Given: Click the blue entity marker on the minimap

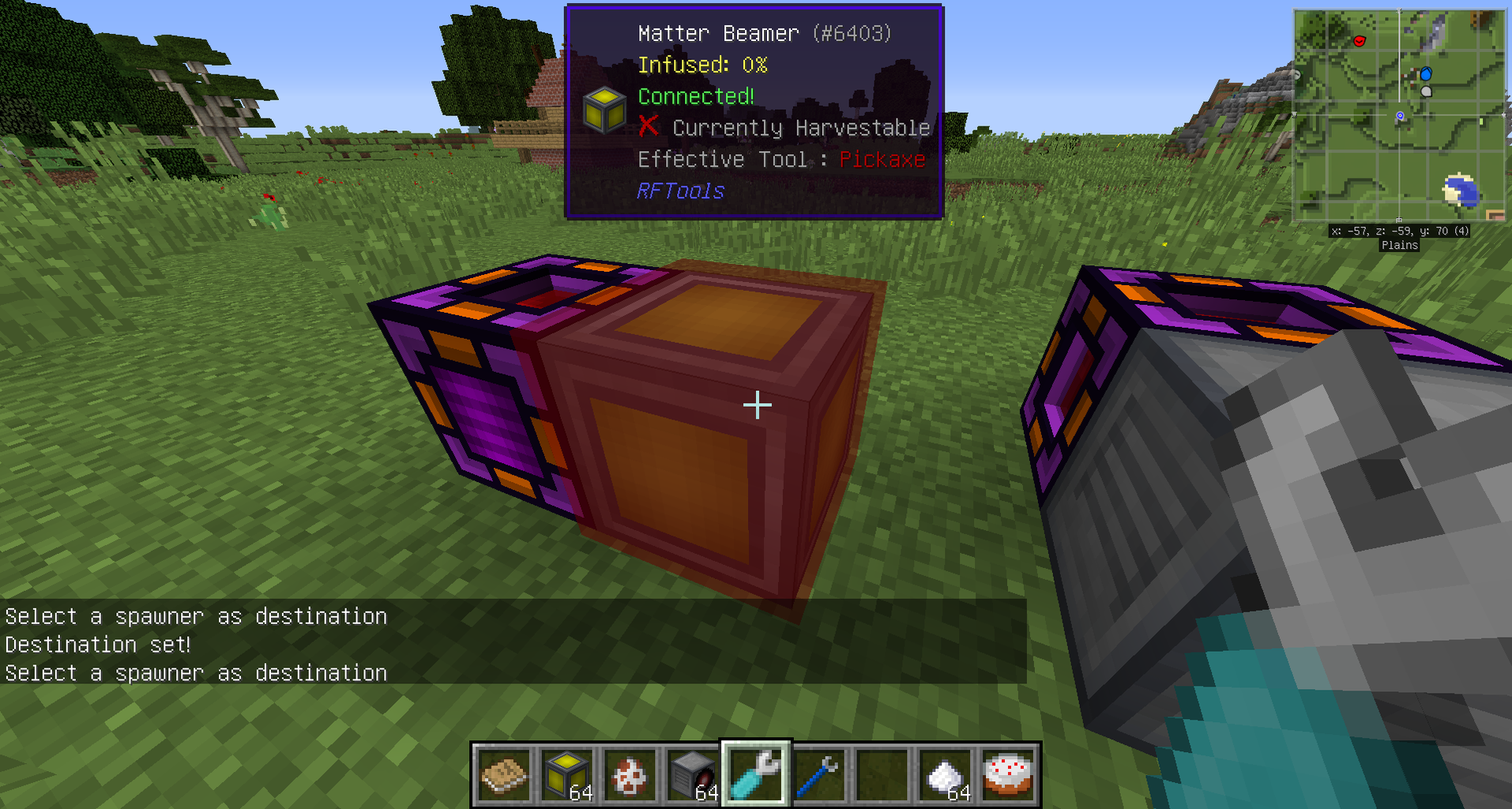Looking at the screenshot, I should [x=1425, y=72].
